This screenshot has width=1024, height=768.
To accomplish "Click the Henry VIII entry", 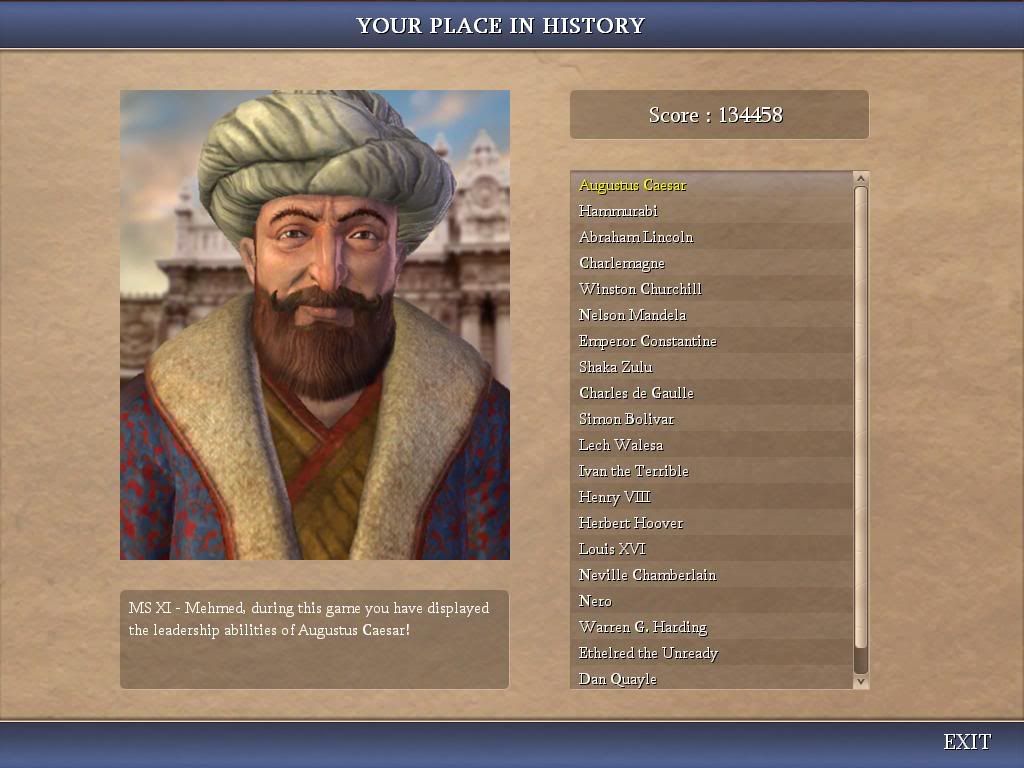I will [x=614, y=497].
